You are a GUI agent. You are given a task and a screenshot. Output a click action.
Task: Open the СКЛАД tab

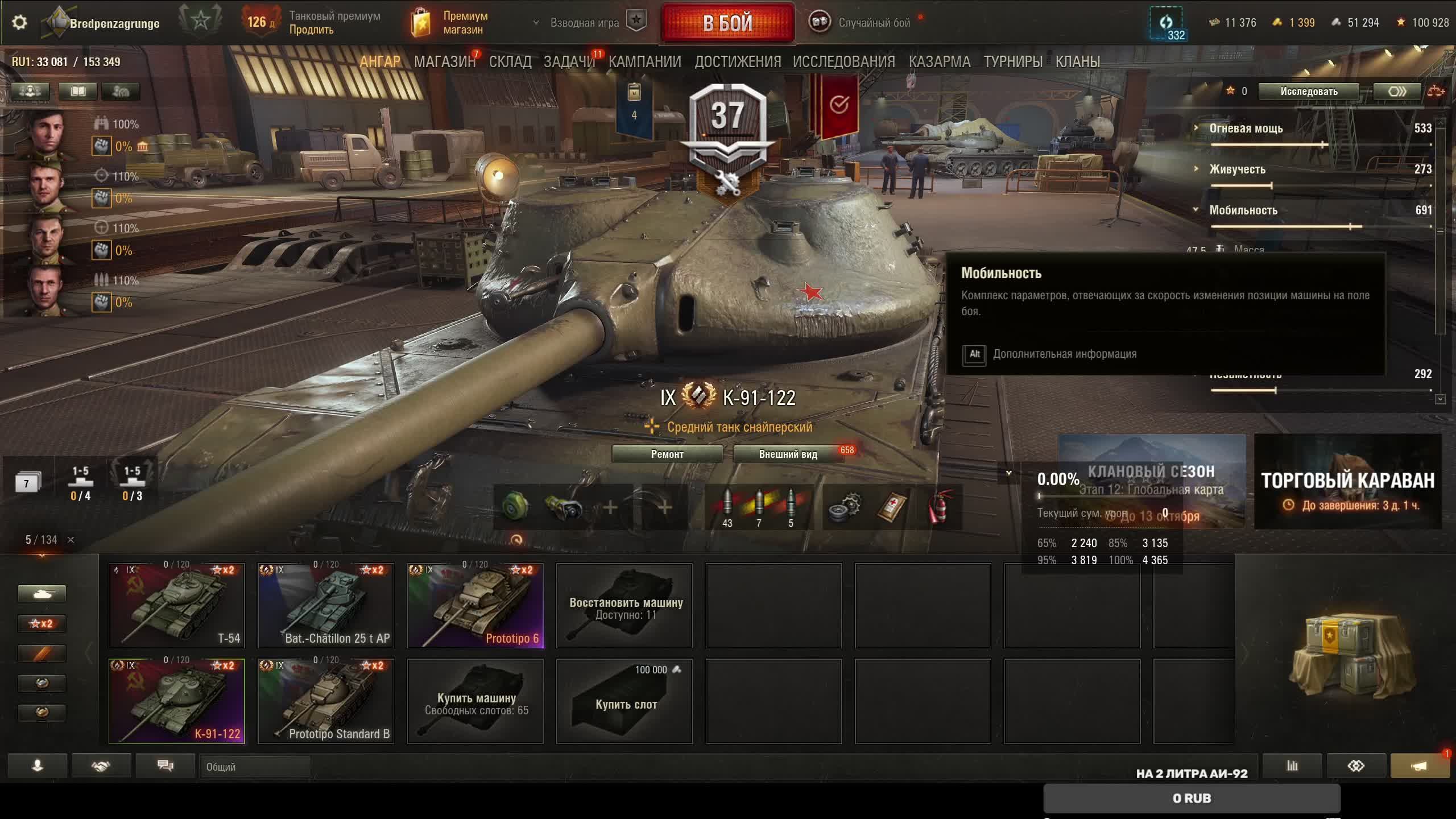[510, 61]
